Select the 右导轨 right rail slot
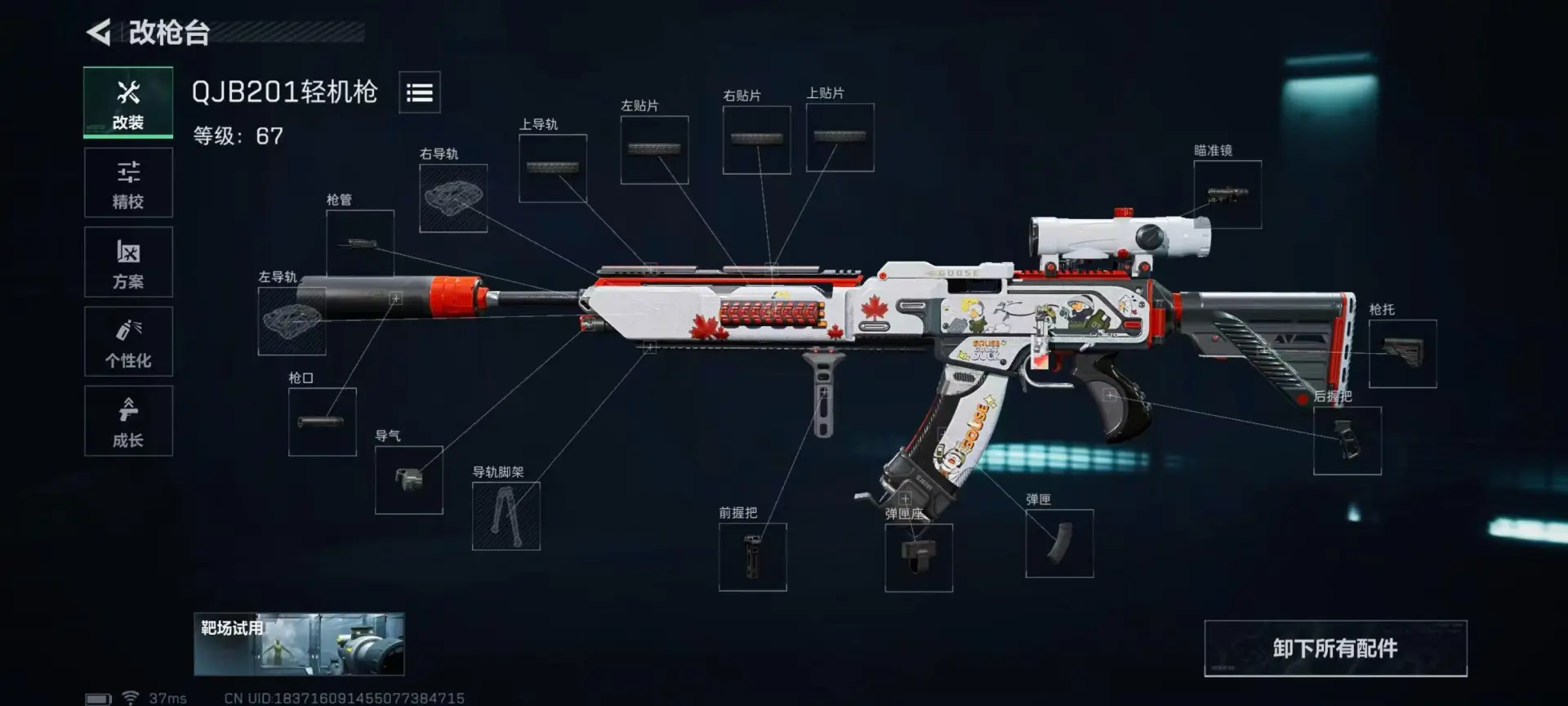The width and height of the screenshot is (1568, 706). [x=453, y=199]
